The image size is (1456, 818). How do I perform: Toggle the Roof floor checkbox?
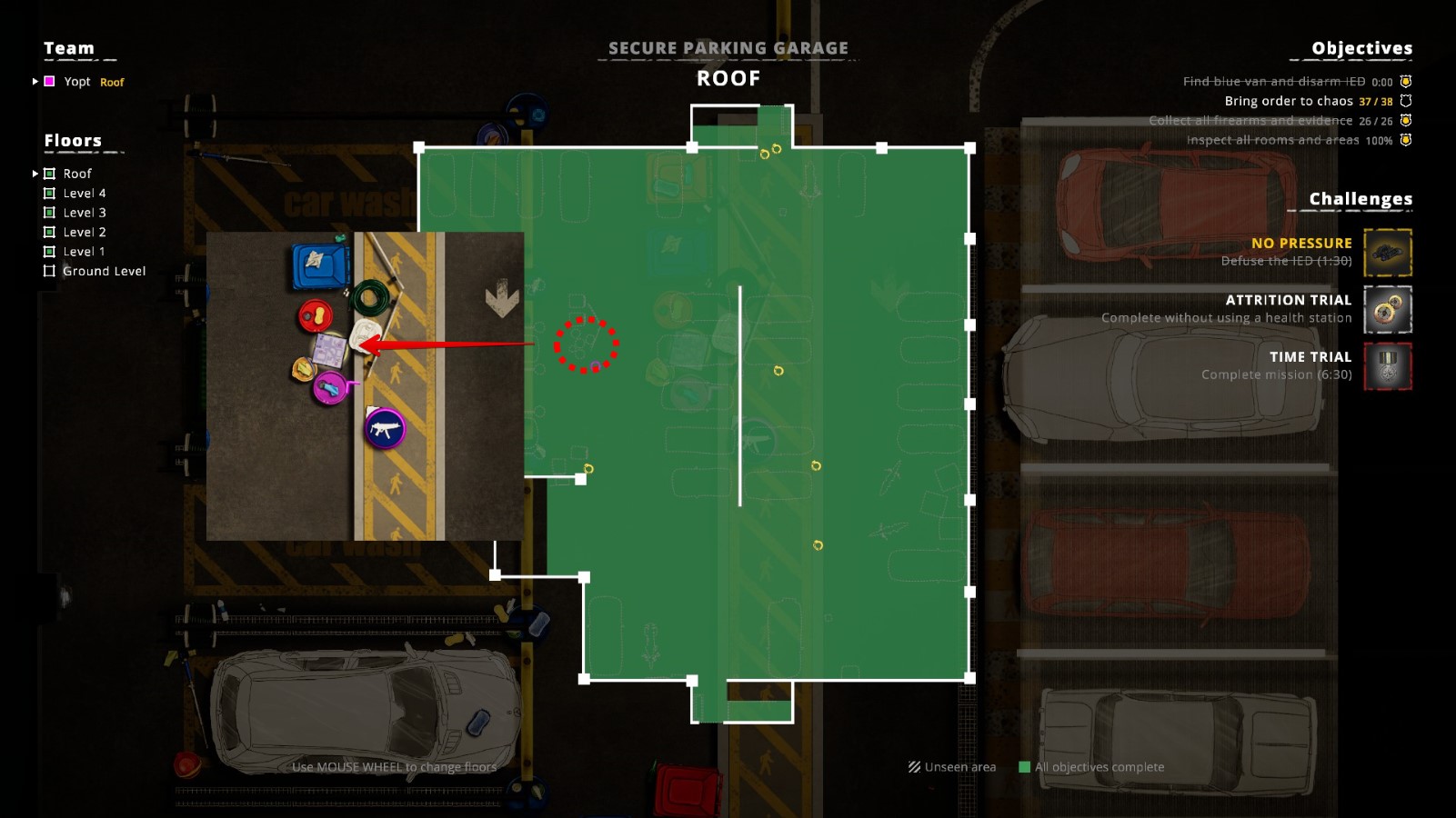click(49, 173)
